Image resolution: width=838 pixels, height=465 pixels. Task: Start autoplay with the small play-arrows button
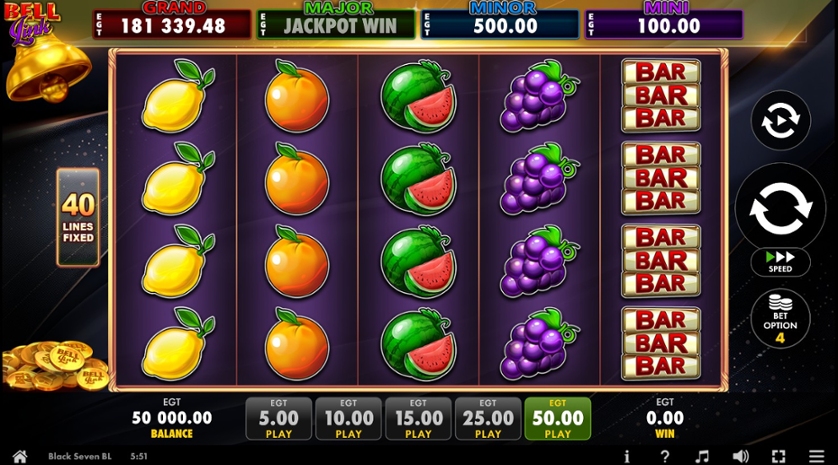tap(780, 121)
